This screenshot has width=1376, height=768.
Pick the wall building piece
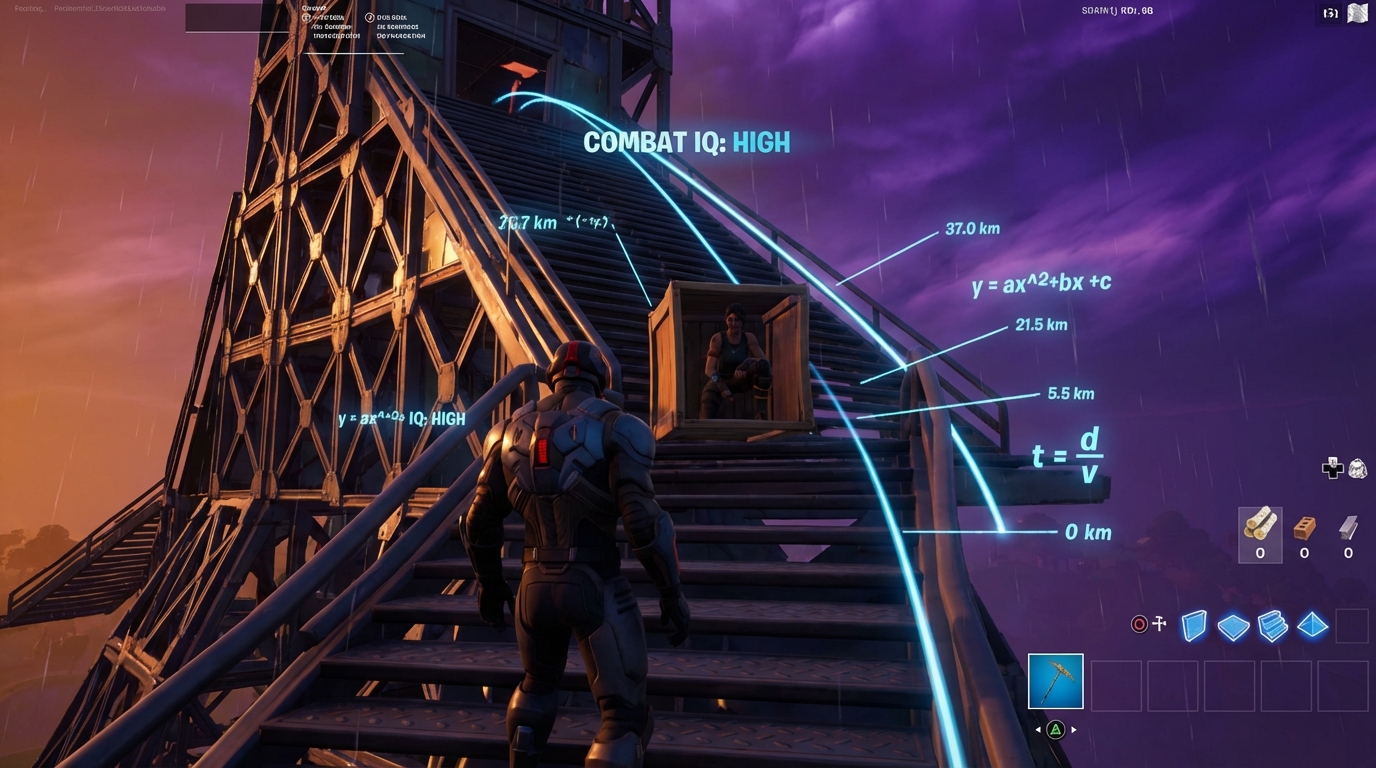(x=1194, y=626)
